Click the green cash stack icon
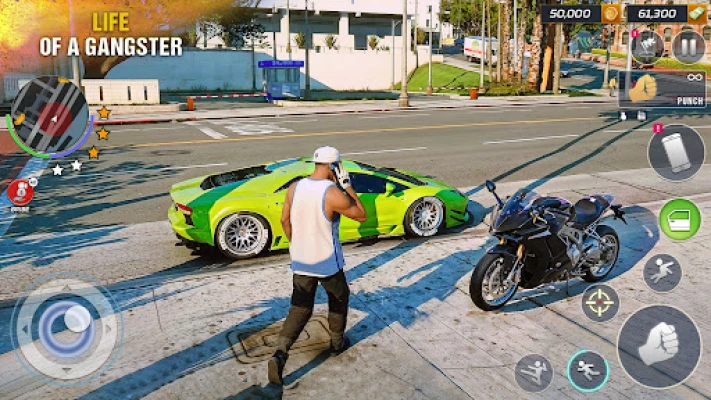The image size is (711, 400). point(695,14)
